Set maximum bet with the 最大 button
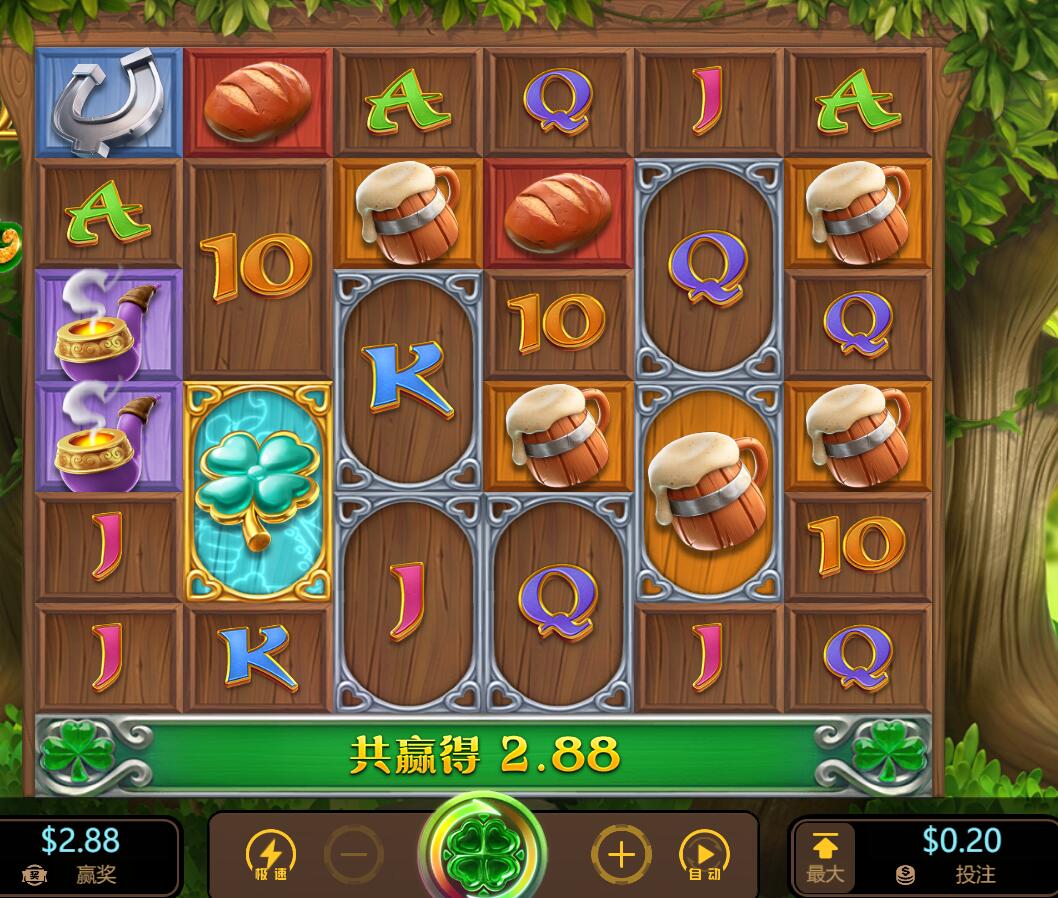Screen dimensions: 1058x898 pos(825,857)
